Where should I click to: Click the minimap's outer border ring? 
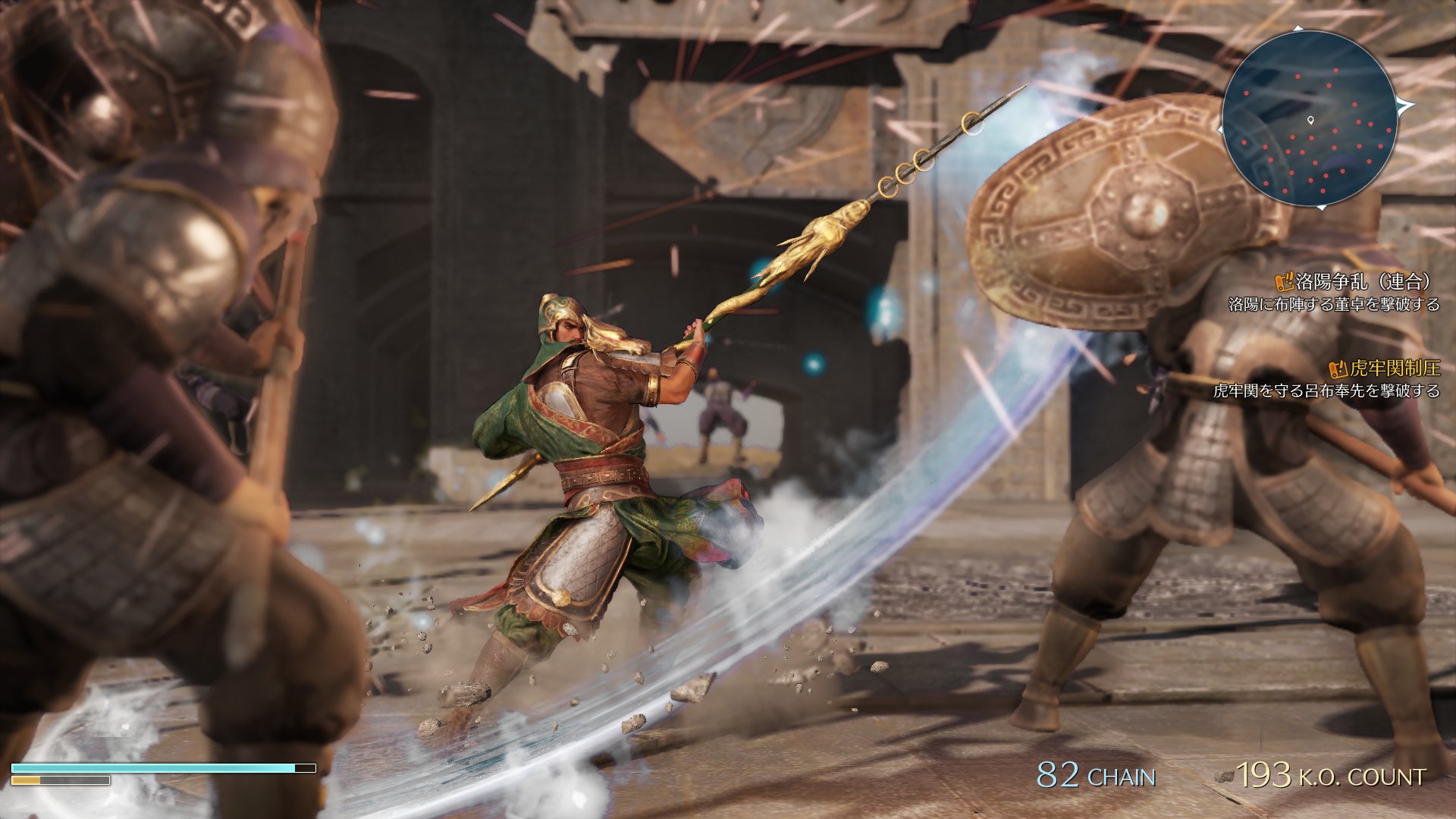(x=1223, y=118)
